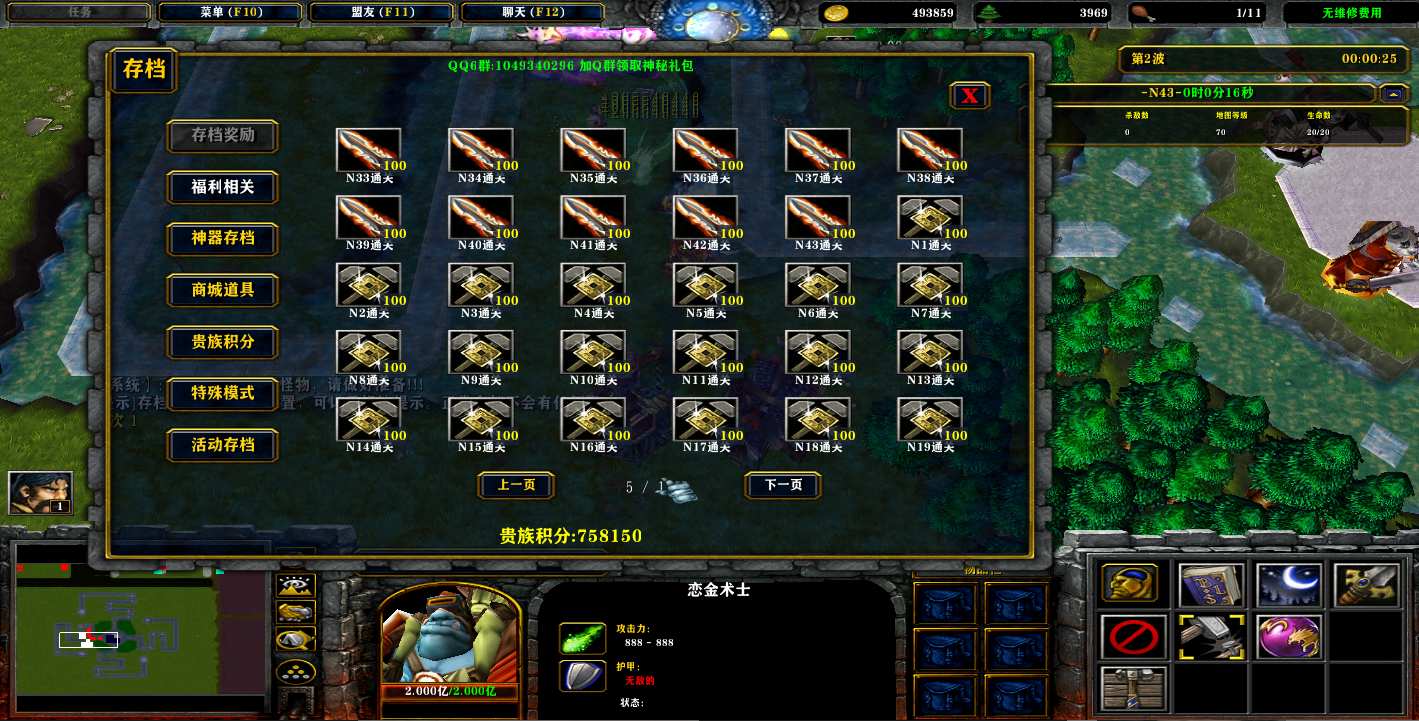Image resolution: width=1419 pixels, height=721 pixels.
Task: Go to the previous page (上一页)
Action: click(x=516, y=485)
